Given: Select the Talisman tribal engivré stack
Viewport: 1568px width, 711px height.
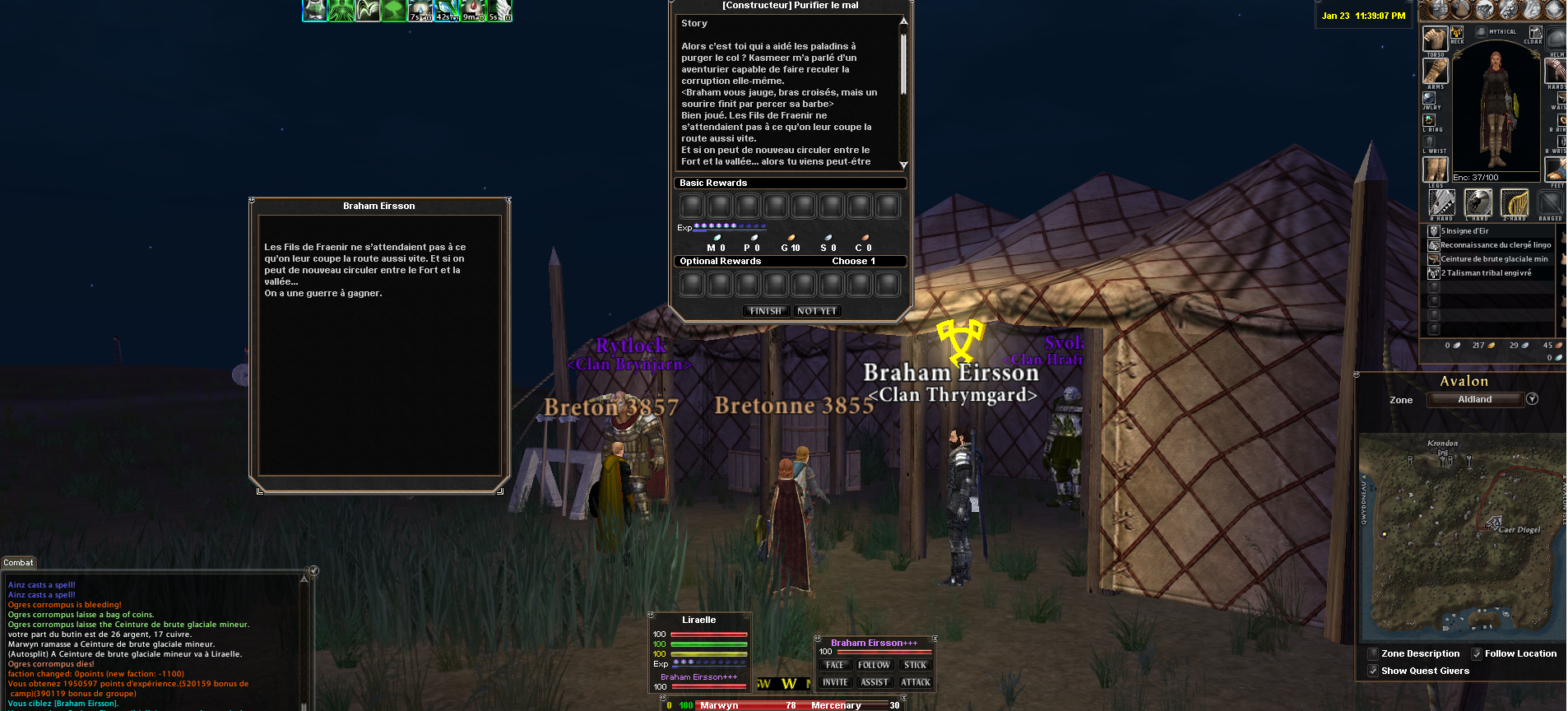Looking at the screenshot, I should tap(1485, 273).
